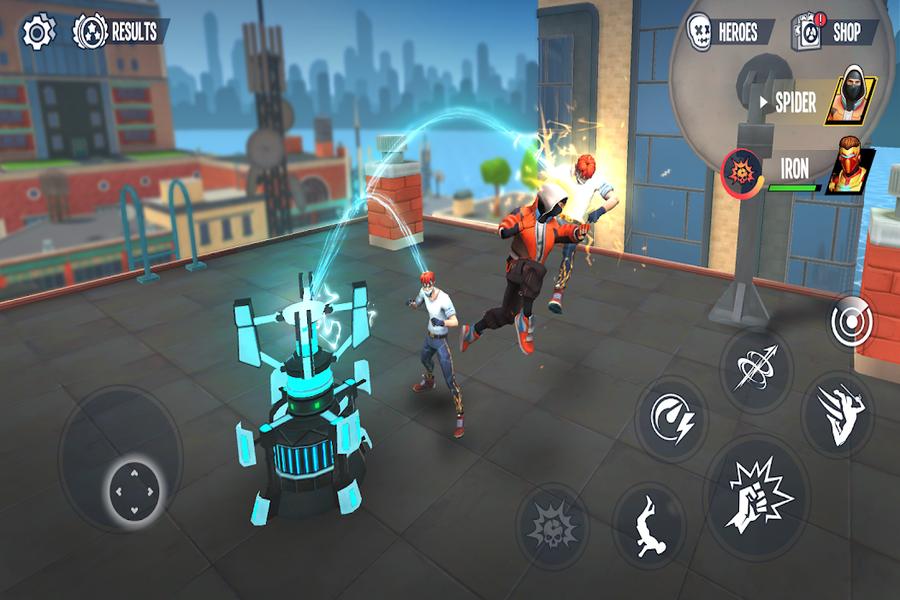This screenshot has width=900, height=600.
Task: Click the red burst icon beside Iron
Action: tap(743, 169)
